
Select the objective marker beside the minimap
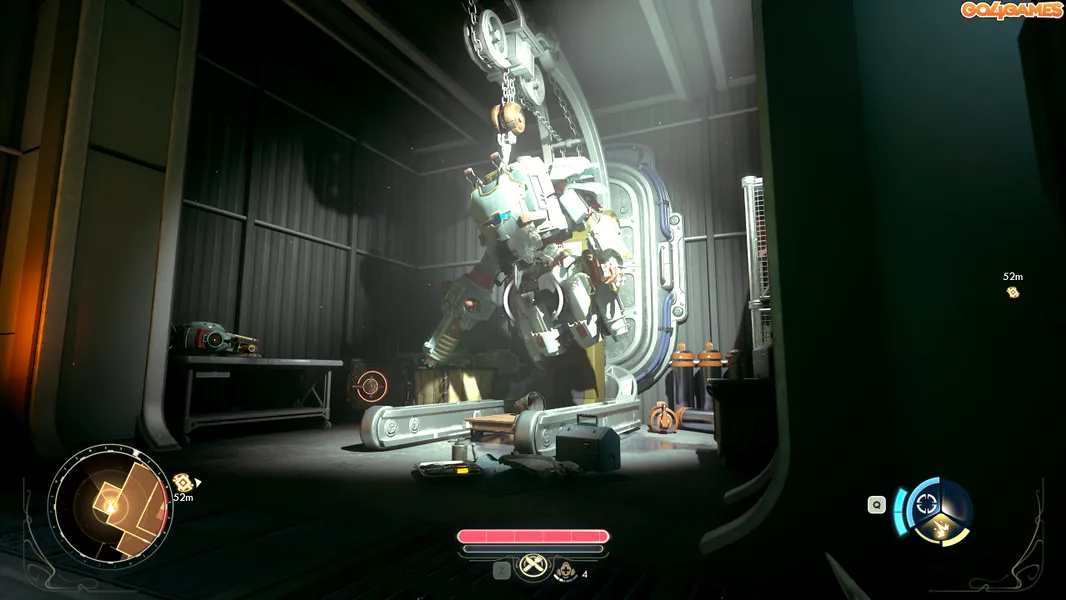(x=182, y=482)
